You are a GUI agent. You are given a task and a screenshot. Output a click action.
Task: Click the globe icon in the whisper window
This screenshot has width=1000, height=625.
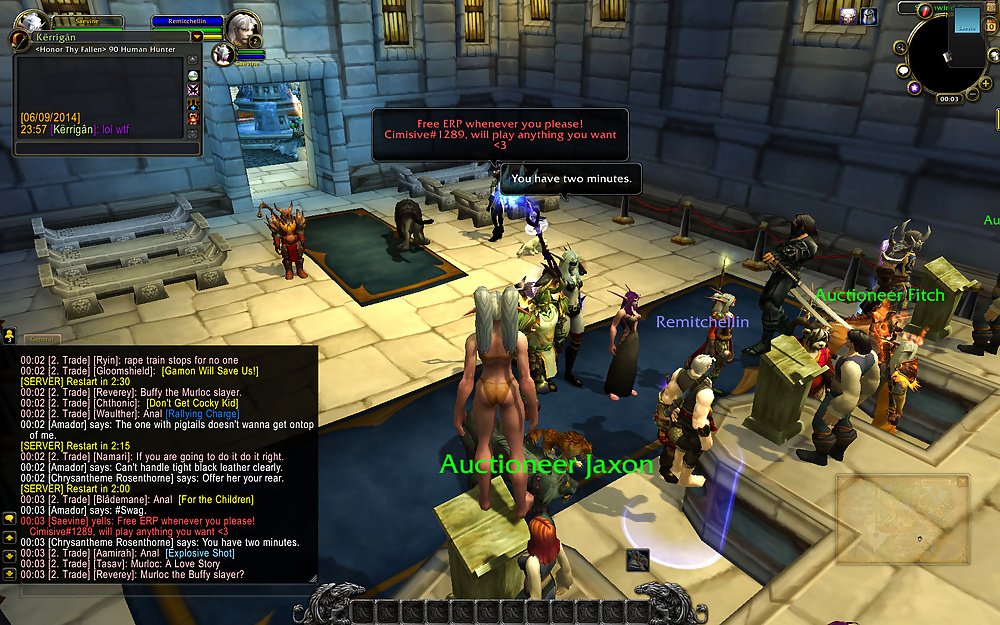192,75
